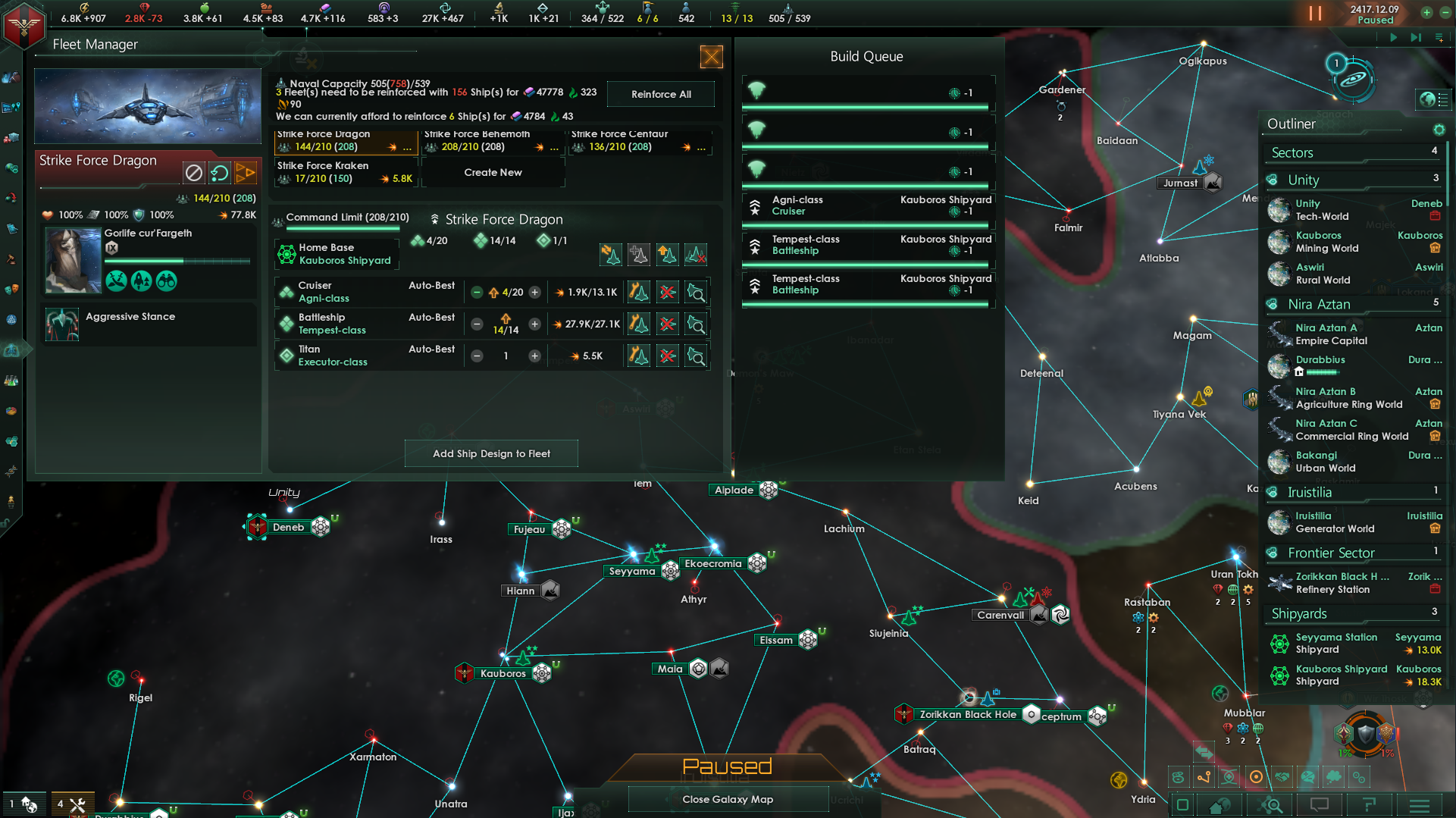Viewport: 1456px width, 818px height.
Task: Open the galaxy search magnifier in bottom-right toolbar
Action: (x=1271, y=805)
